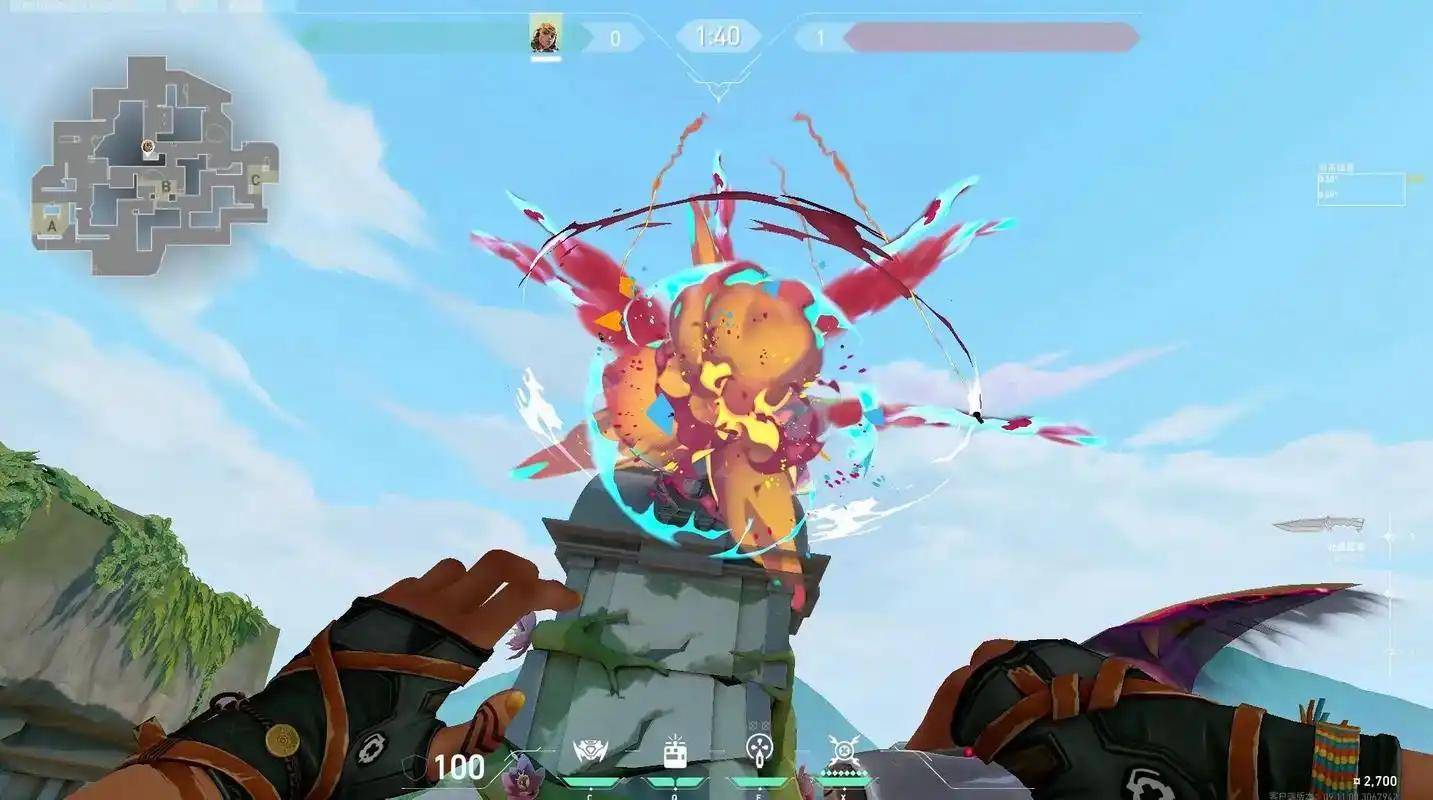The image size is (1433, 800).
Task: Use the Blast Pack ability icon
Action: [674, 752]
